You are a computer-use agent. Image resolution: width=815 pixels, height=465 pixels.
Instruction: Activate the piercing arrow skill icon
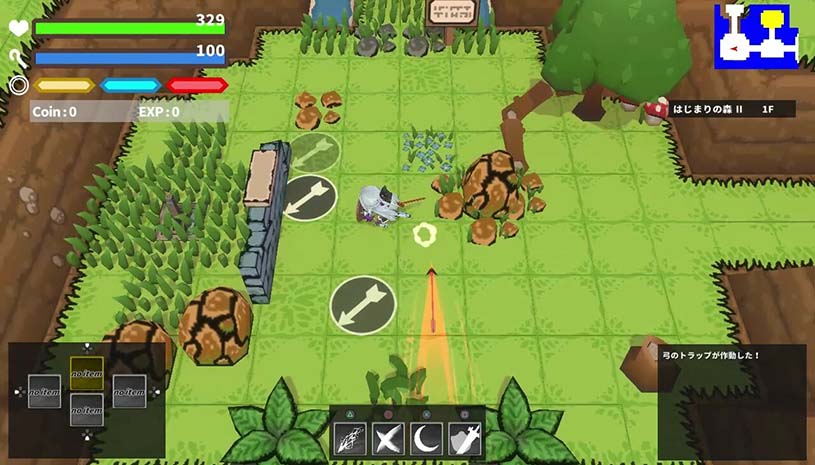350,439
